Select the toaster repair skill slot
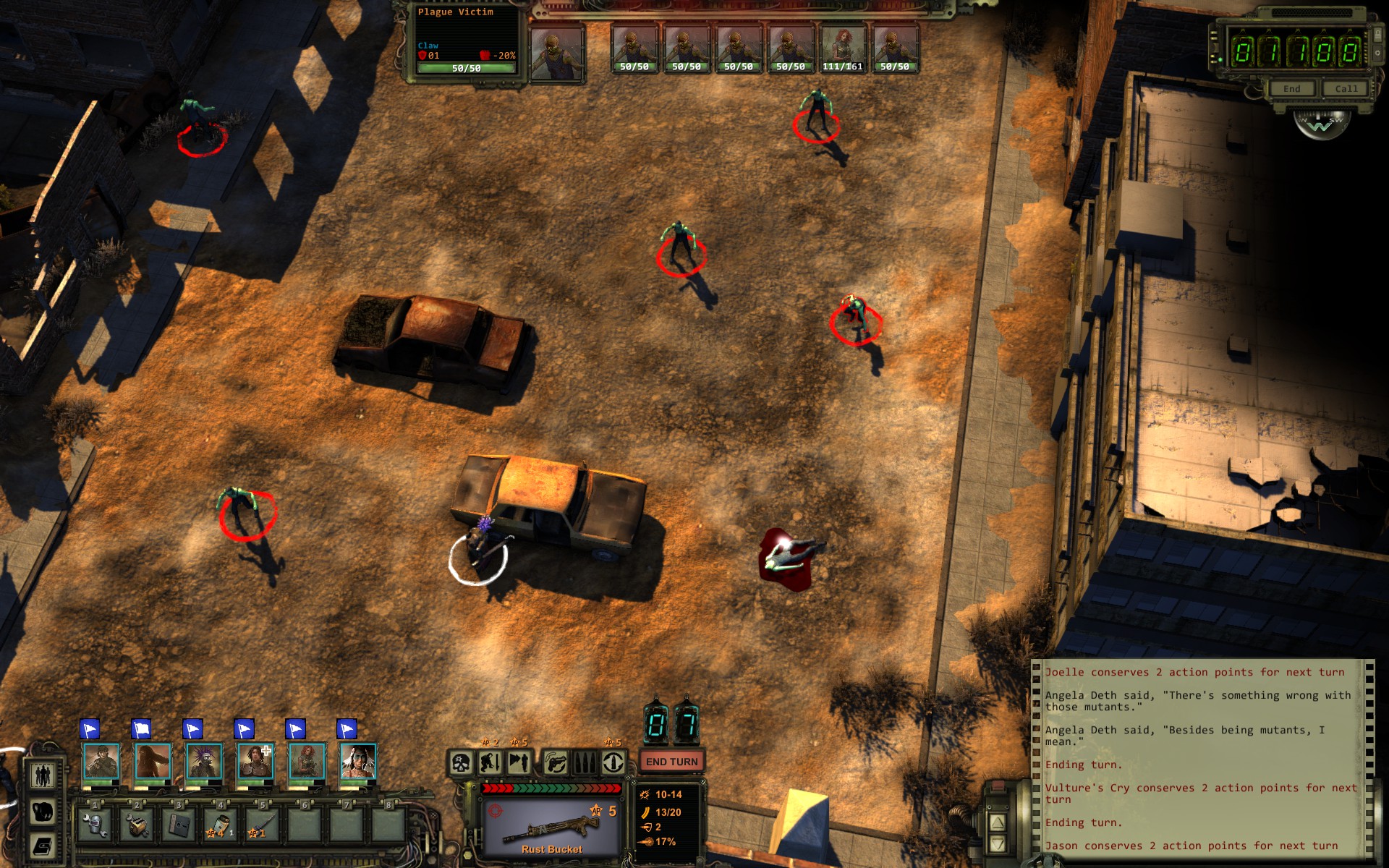The image size is (1389, 868). click(137, 825)
